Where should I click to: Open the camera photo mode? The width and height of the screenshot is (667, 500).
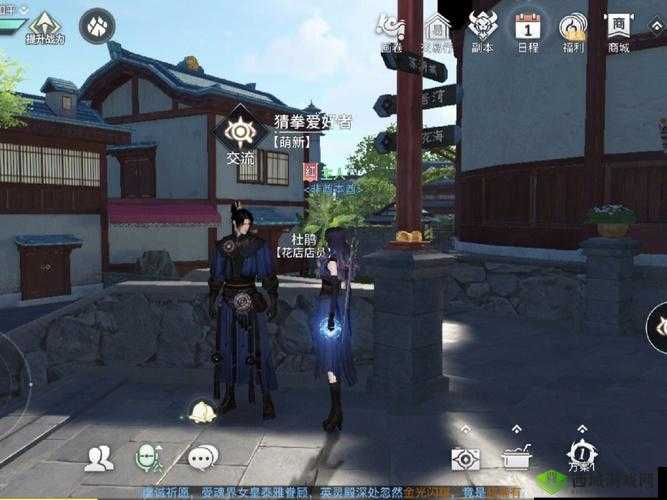coord(465,458)
